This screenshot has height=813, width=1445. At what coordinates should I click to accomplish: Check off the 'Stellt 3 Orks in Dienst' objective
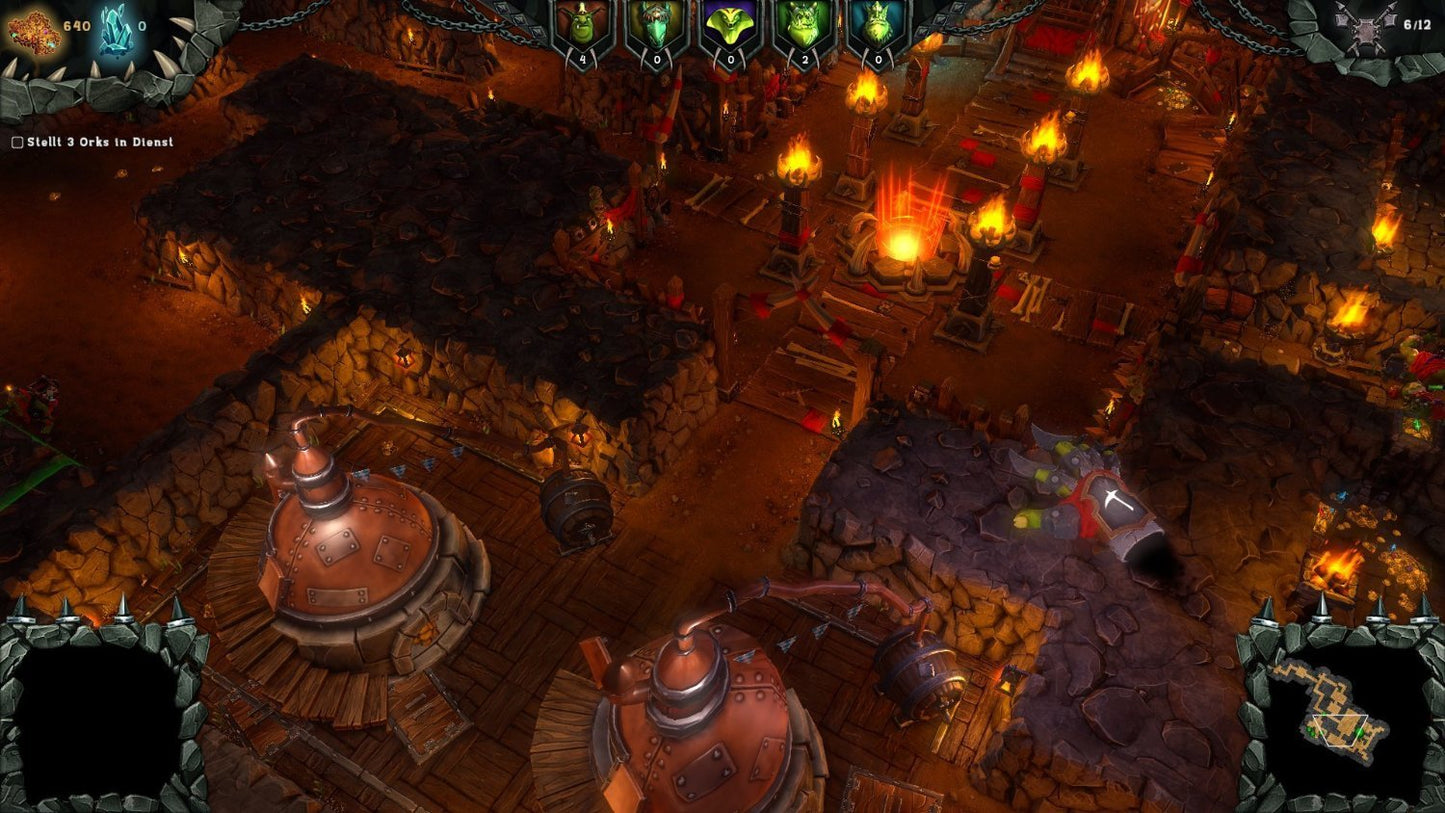(x=16, y=142)
